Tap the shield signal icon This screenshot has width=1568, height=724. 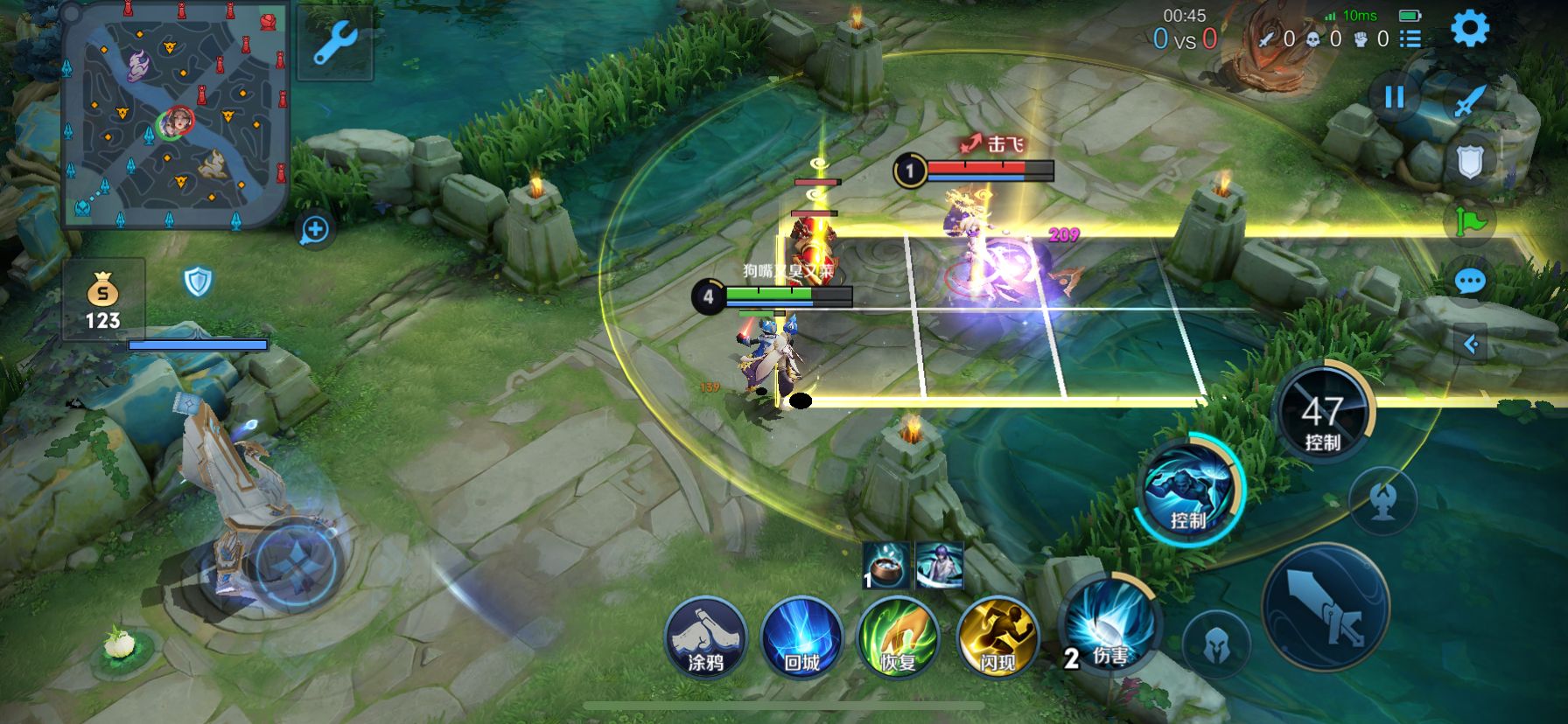[x=1470, y=161]
